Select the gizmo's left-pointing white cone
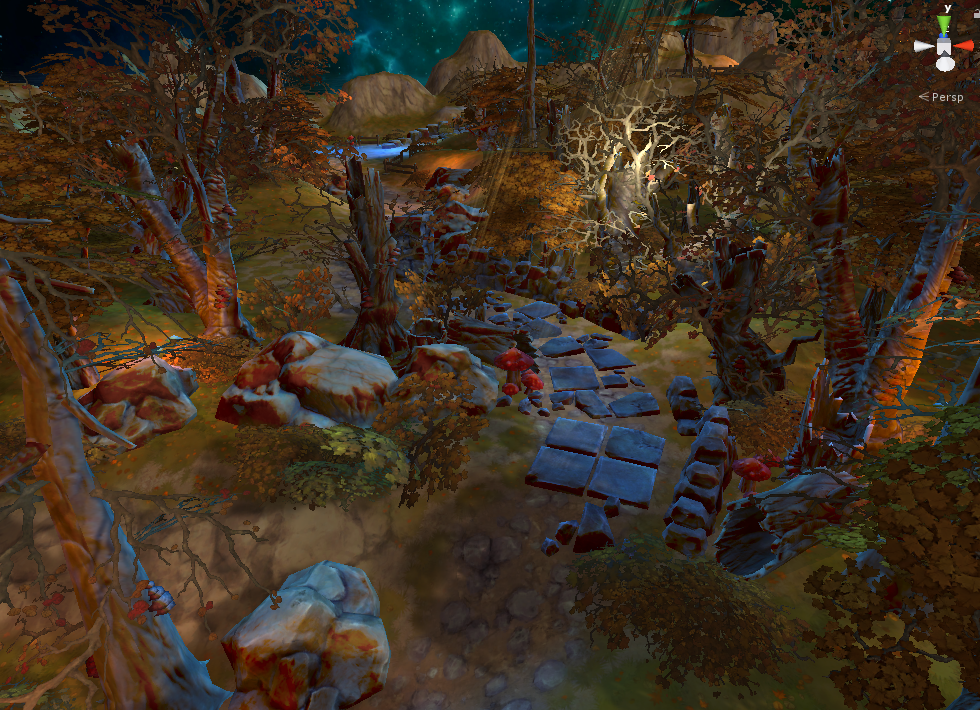The width and height of the screenshot is (980, 710). [924, 46]
